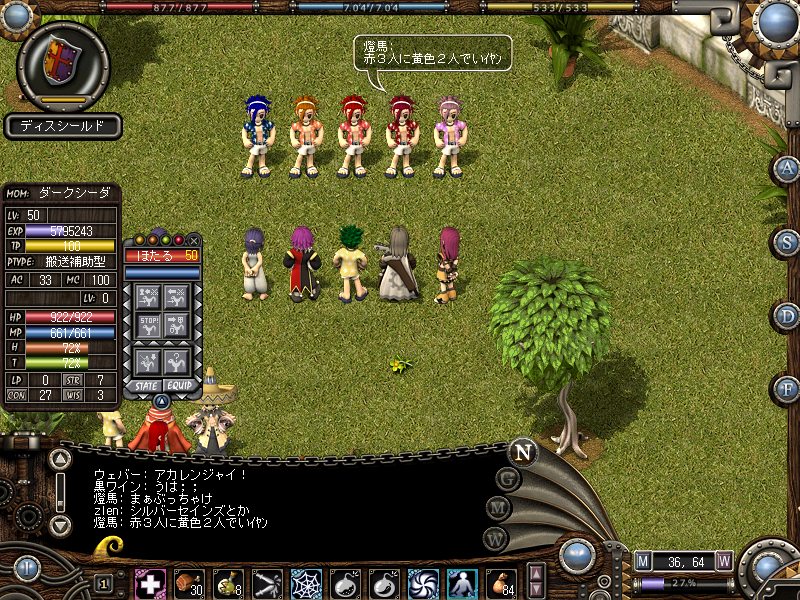This screenshot has width=800, height=600.
Task: Click the N chat channel button
Action: coord(522,452)
